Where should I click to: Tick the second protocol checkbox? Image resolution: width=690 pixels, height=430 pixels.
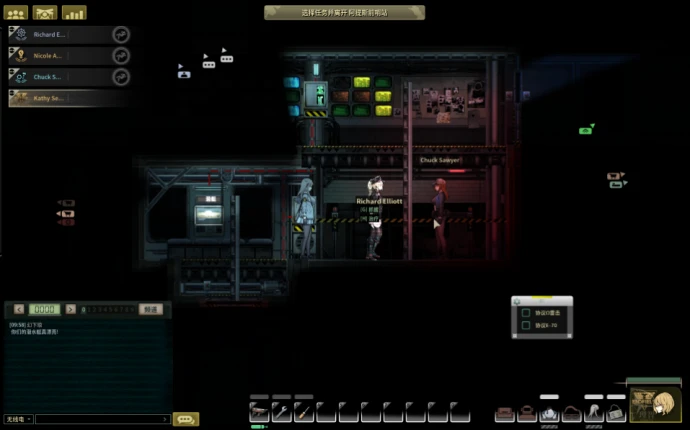pos(525,326)
